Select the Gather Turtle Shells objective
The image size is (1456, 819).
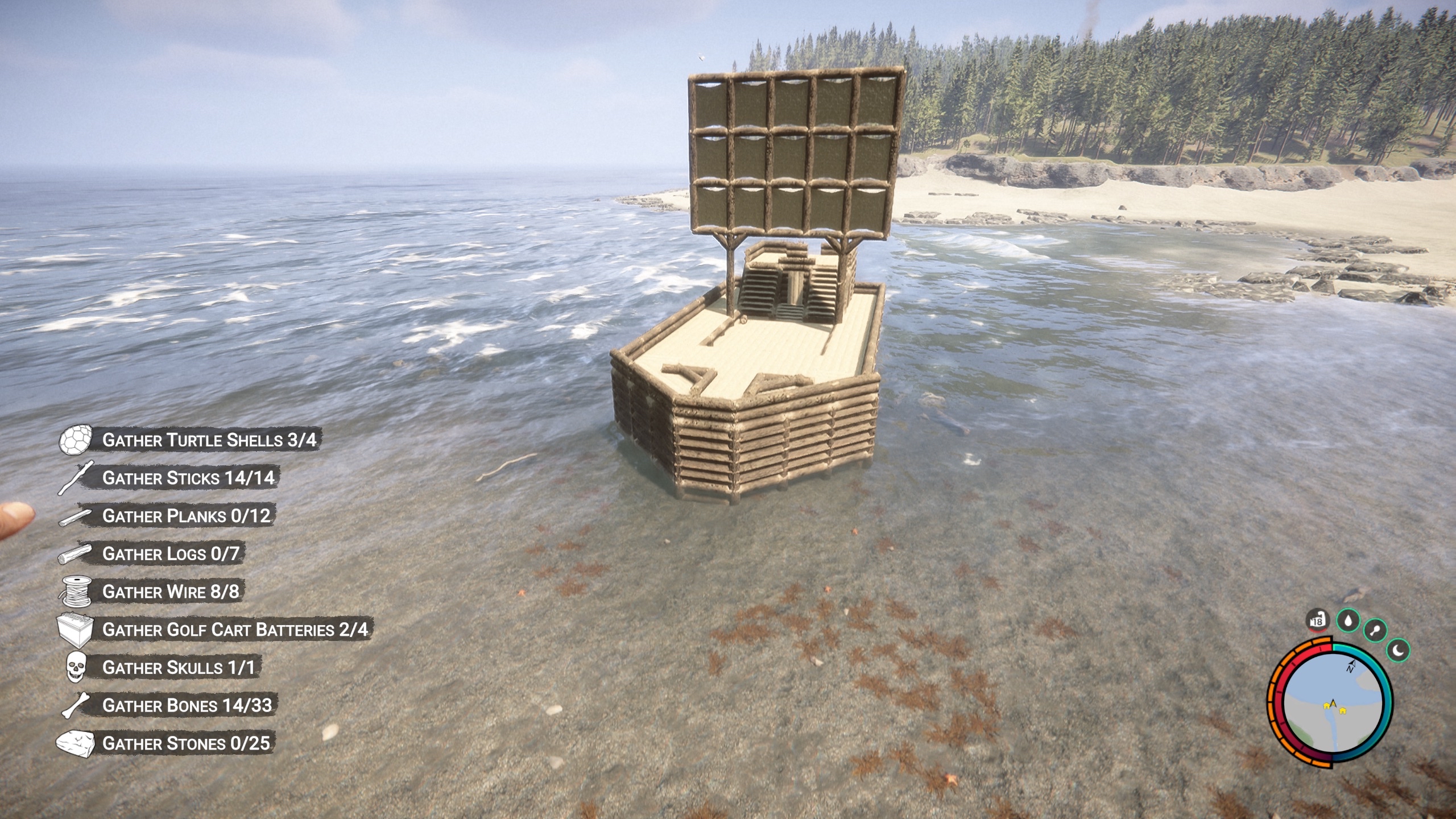pos(209,440)
